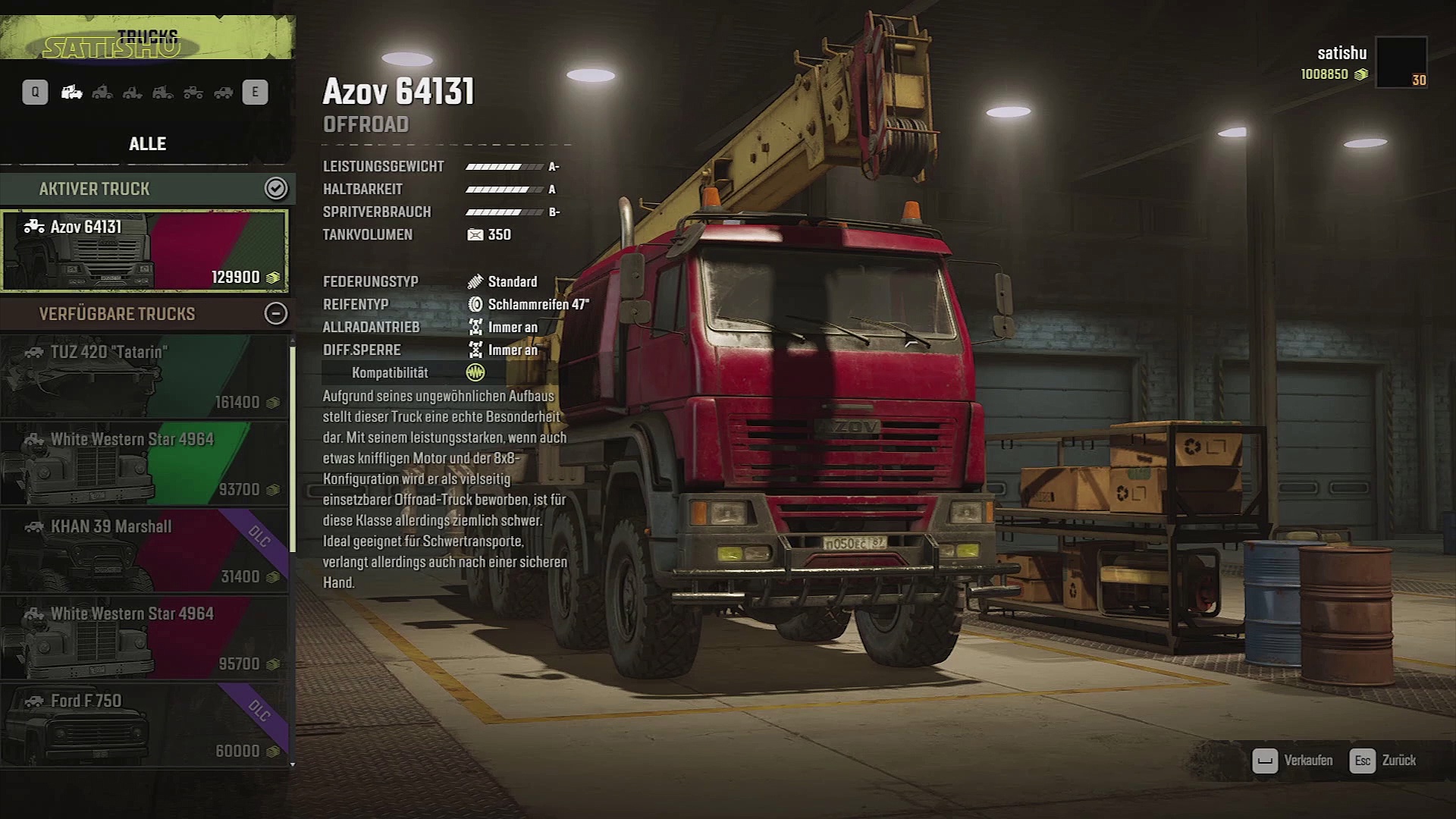
Task: Click Verkaufen to sell the truck
Action: [1294, 760]
